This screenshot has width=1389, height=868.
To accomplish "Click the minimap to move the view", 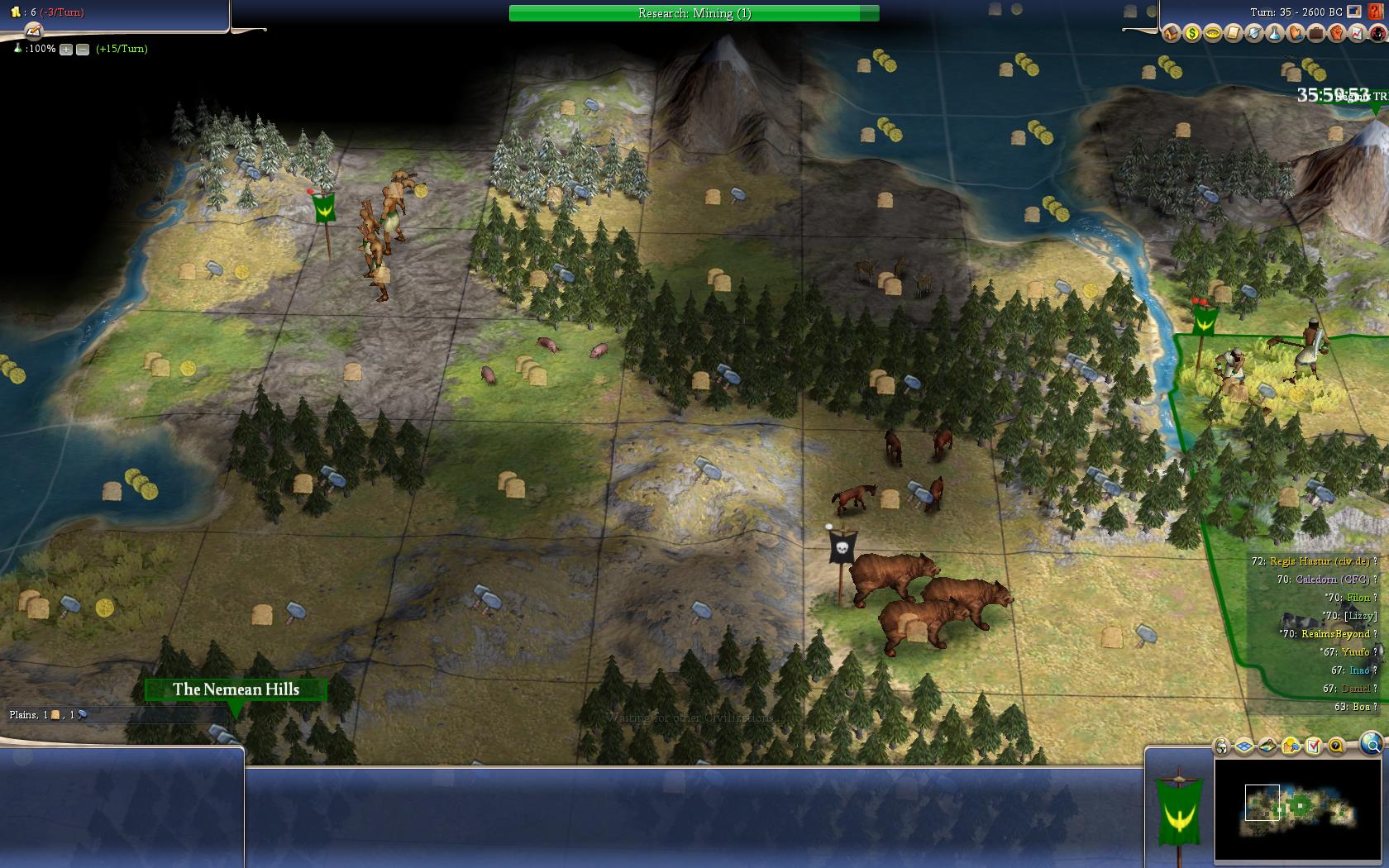I will pos(1300,806).
